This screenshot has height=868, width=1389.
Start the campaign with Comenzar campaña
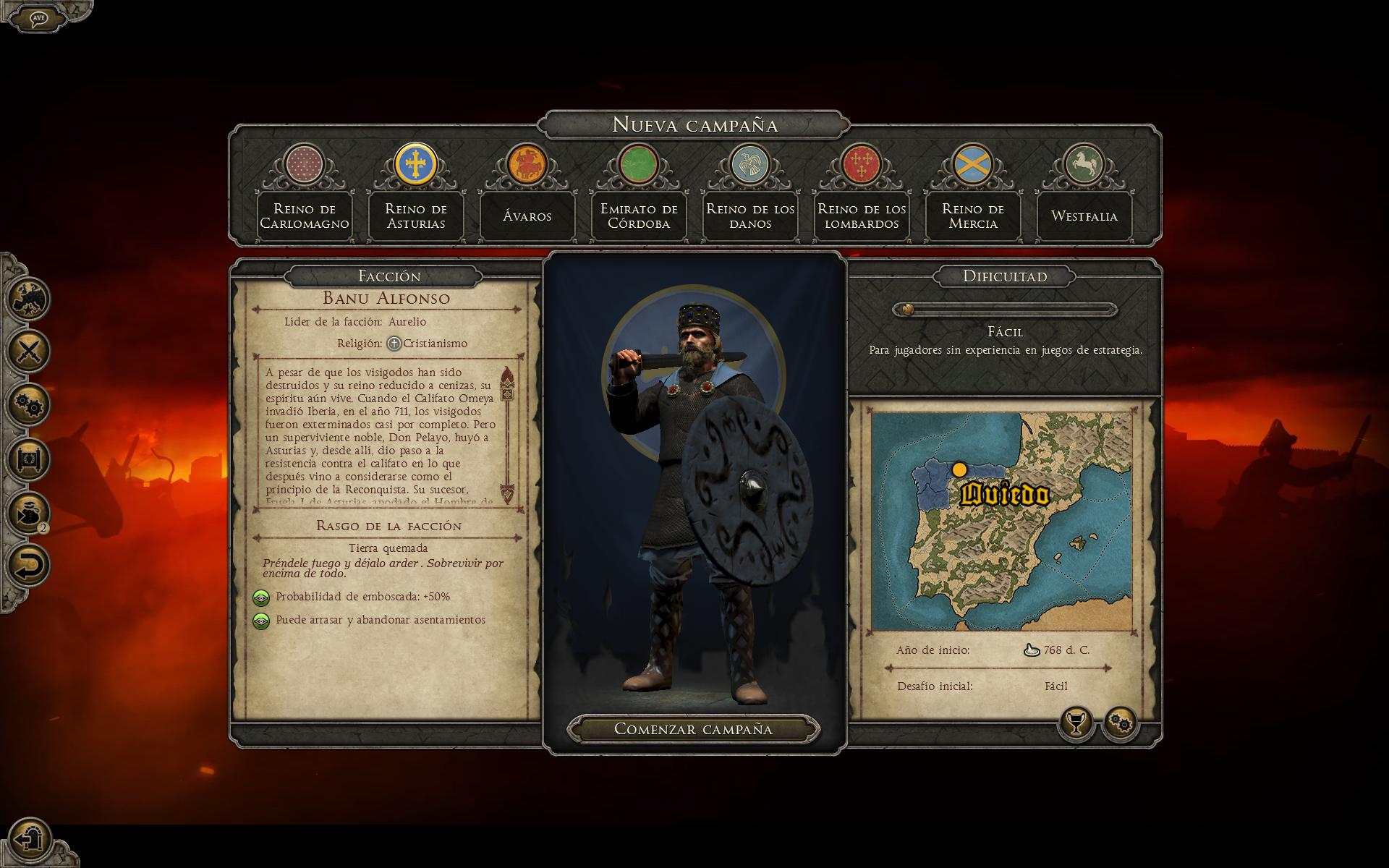point(693,729)
